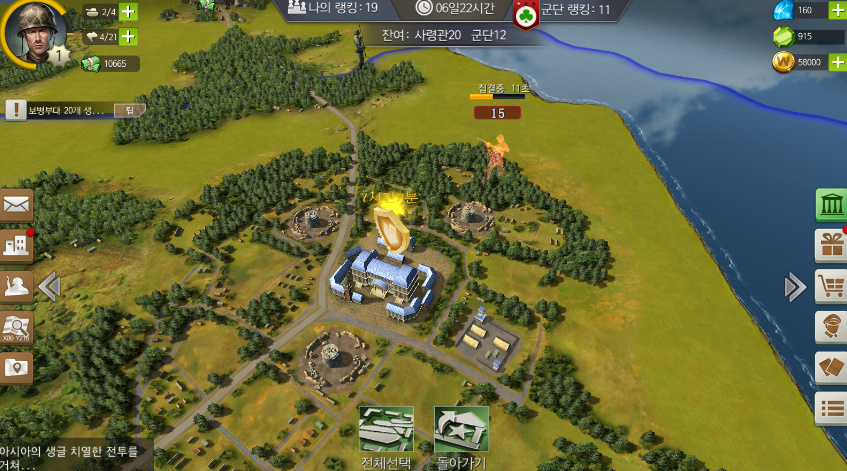
Task: Open the green bank building menu
Action: tap(831, 205)
